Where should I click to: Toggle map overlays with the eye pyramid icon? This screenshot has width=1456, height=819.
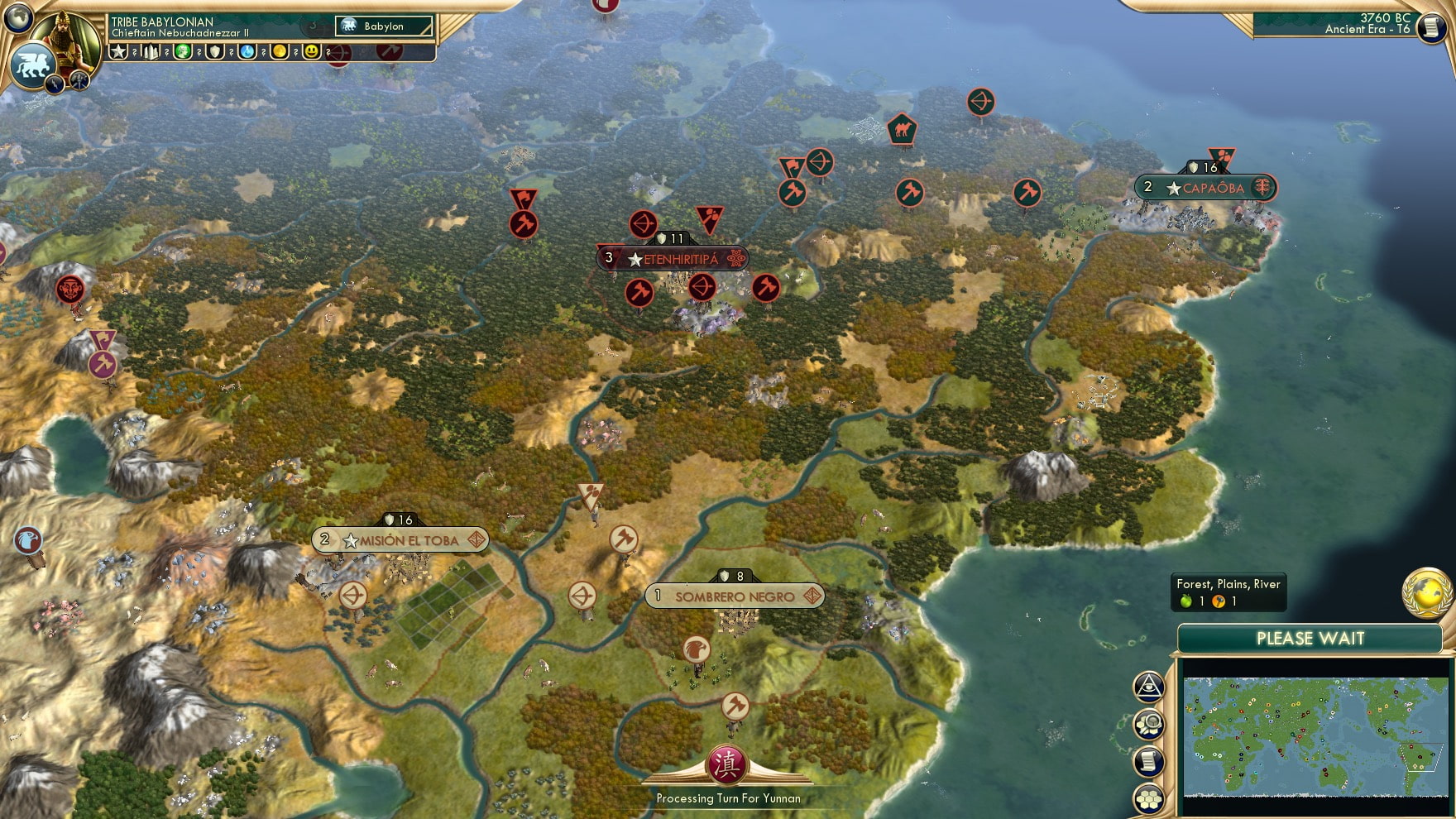coord(1148,685)
